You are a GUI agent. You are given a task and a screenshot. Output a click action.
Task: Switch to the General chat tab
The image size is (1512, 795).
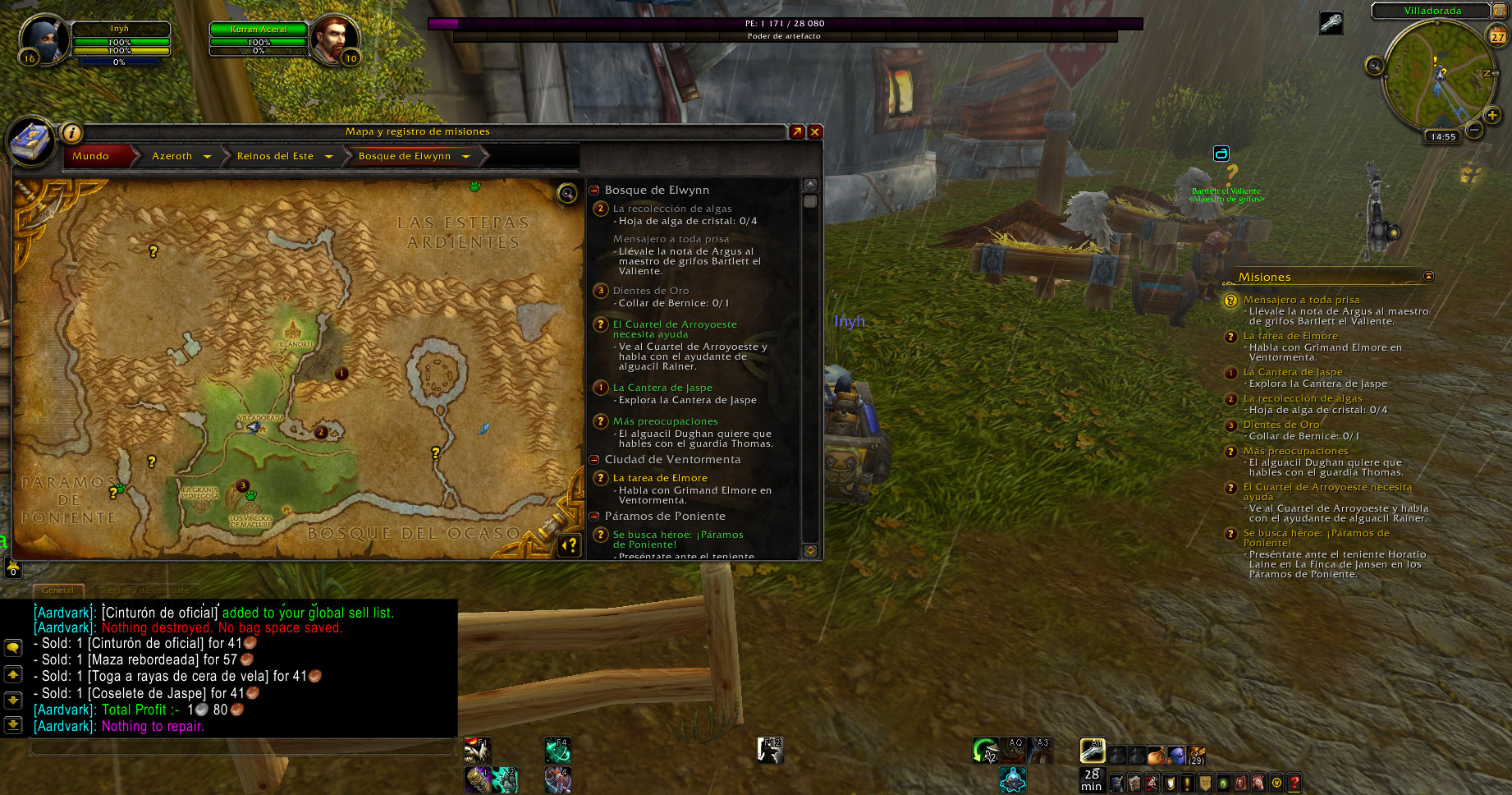coord(57,590)
